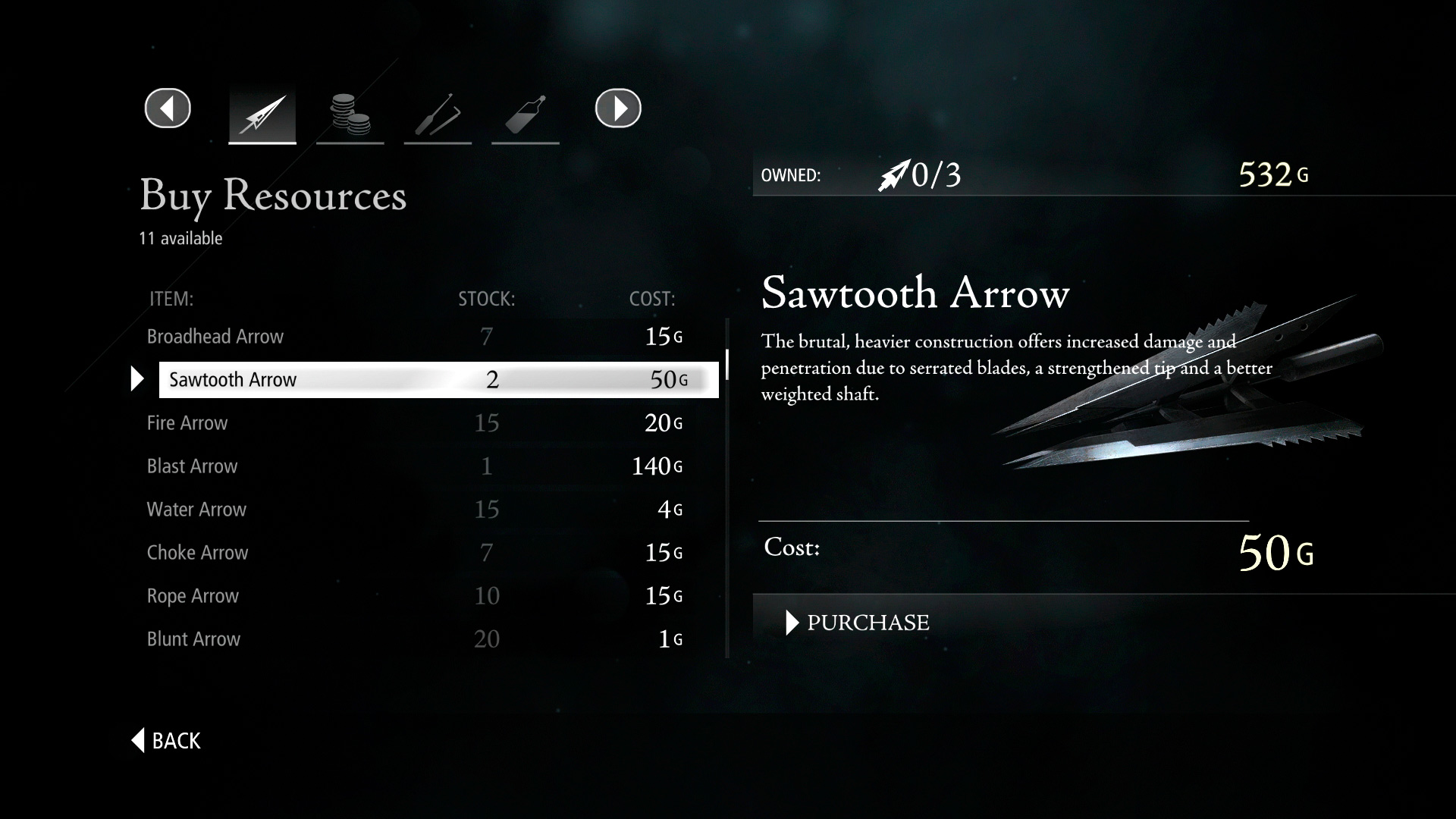
Task: Select the arrows category tab icon
Action: click(262, 112)
